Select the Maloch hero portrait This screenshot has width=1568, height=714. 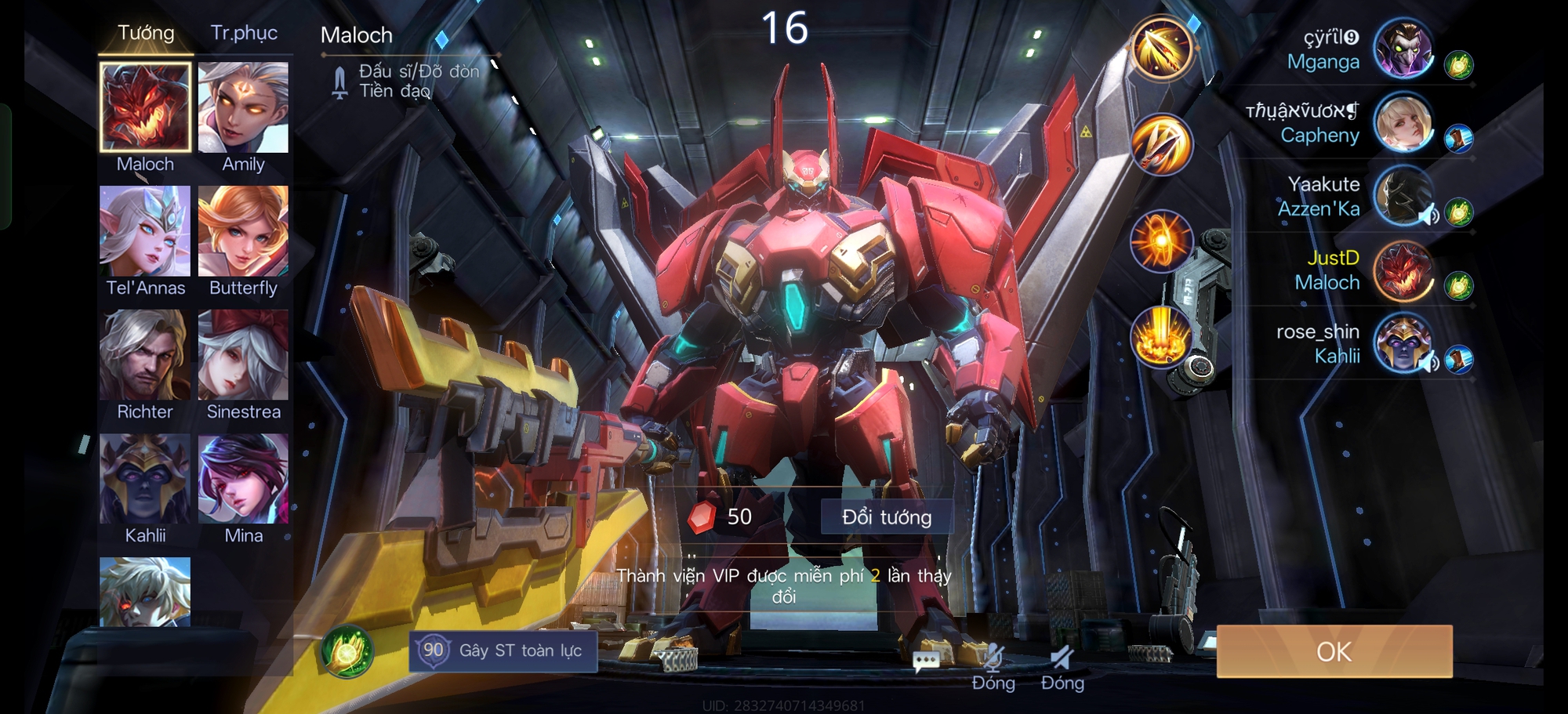tap(145, 107)
